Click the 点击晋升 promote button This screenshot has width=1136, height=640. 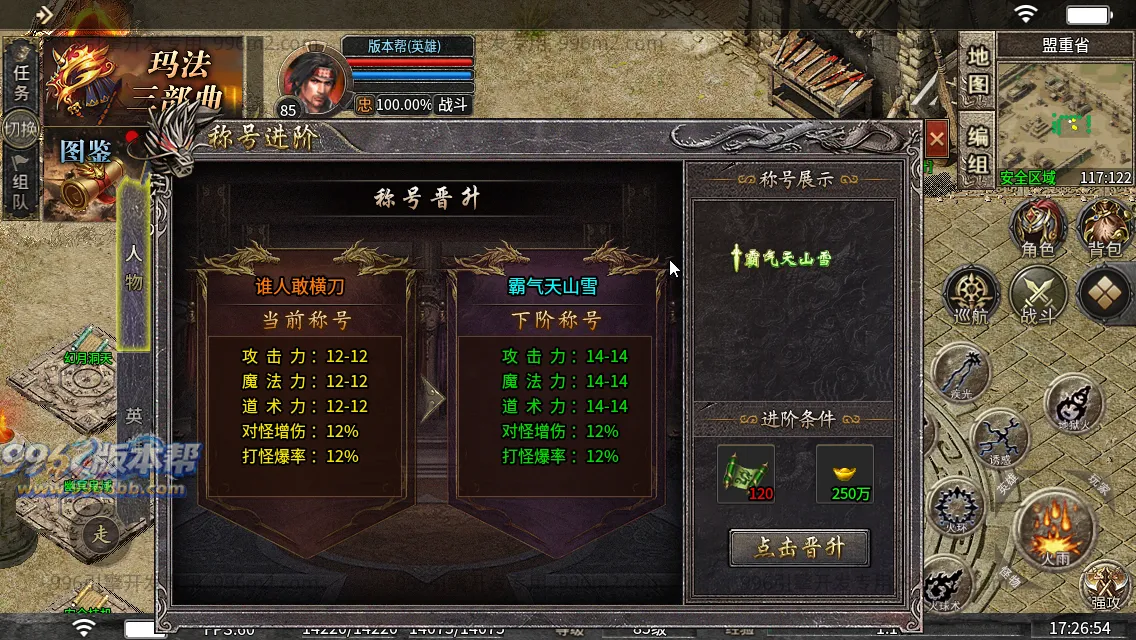[798, 548]
